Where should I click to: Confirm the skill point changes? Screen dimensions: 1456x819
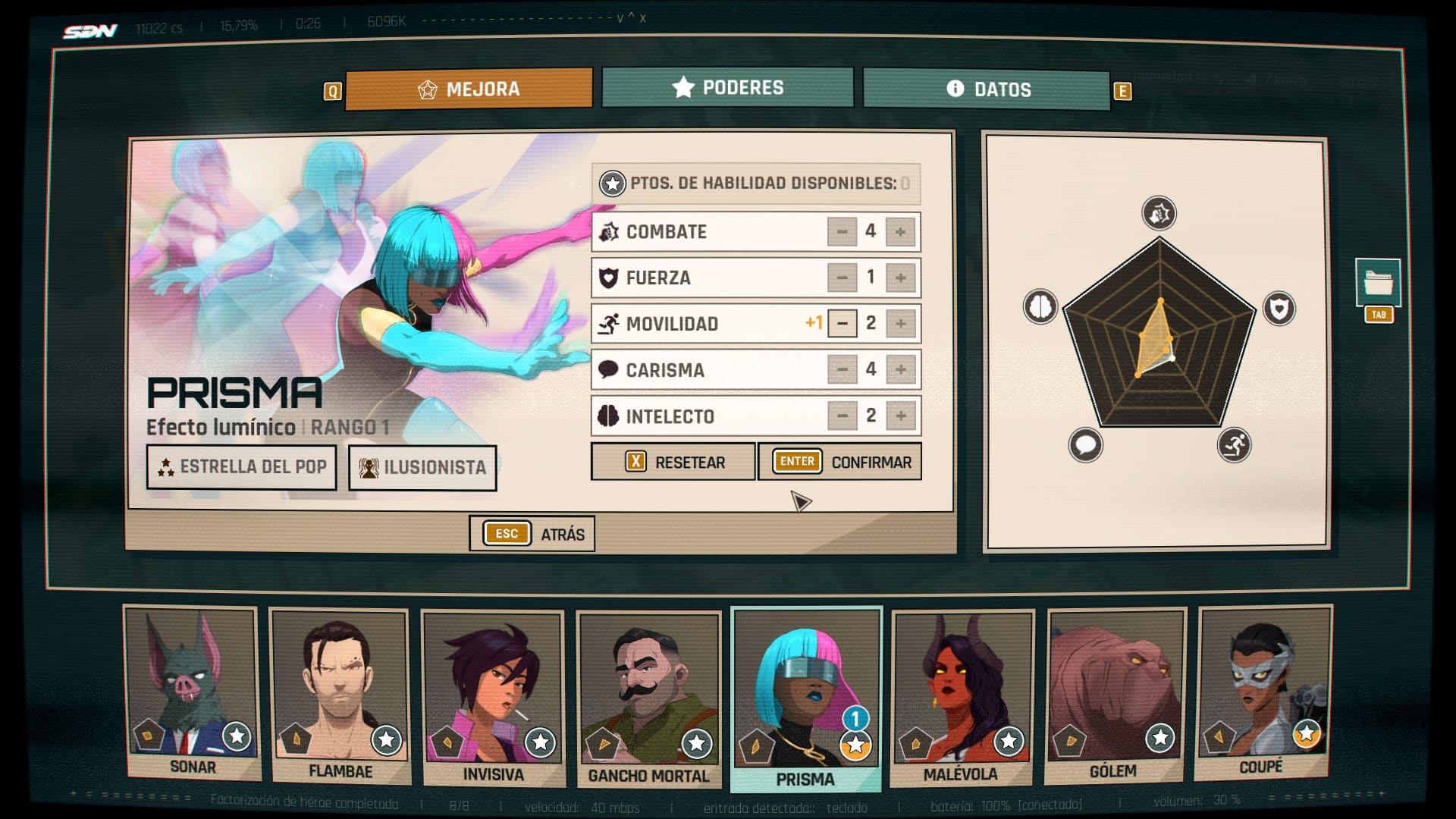pos(839,462)
